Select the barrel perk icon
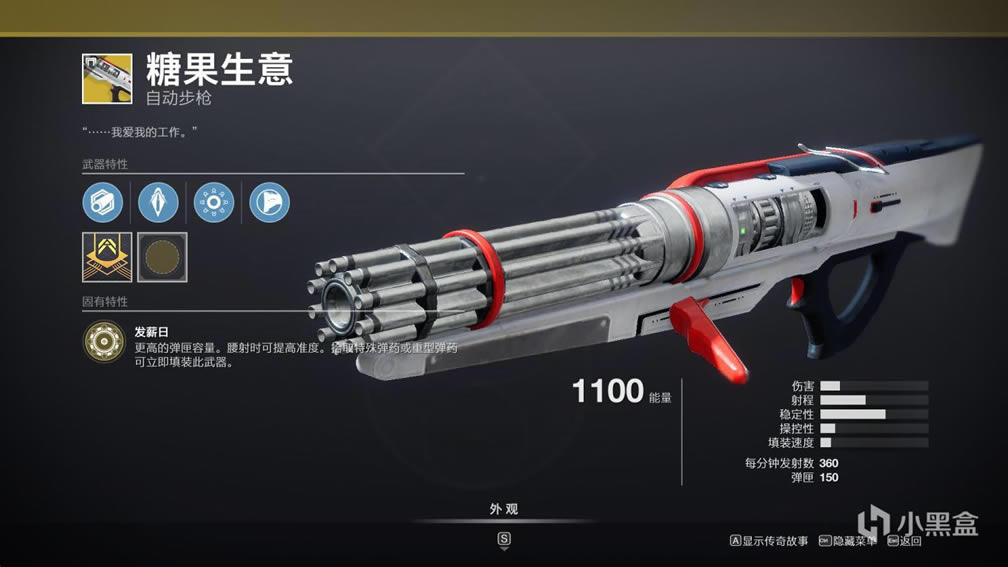The width and height of the screenshot is (1008, 567). click(103, 202)
